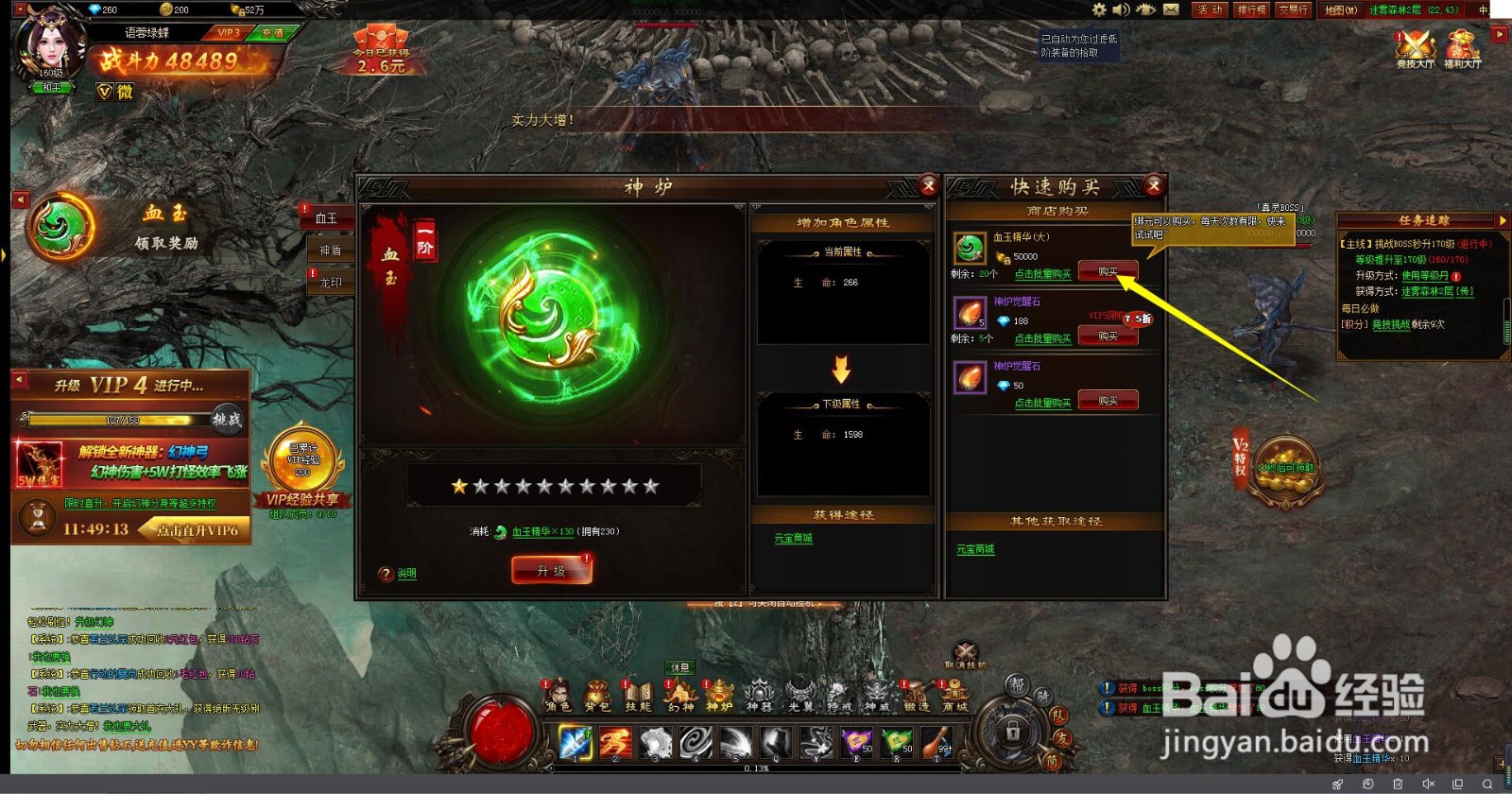This screenshot has width=1512, height=794.
Task: Buy 血玉精华(大) with the 购买 button
Action: pyautogui.click(x=1108, y=272)
